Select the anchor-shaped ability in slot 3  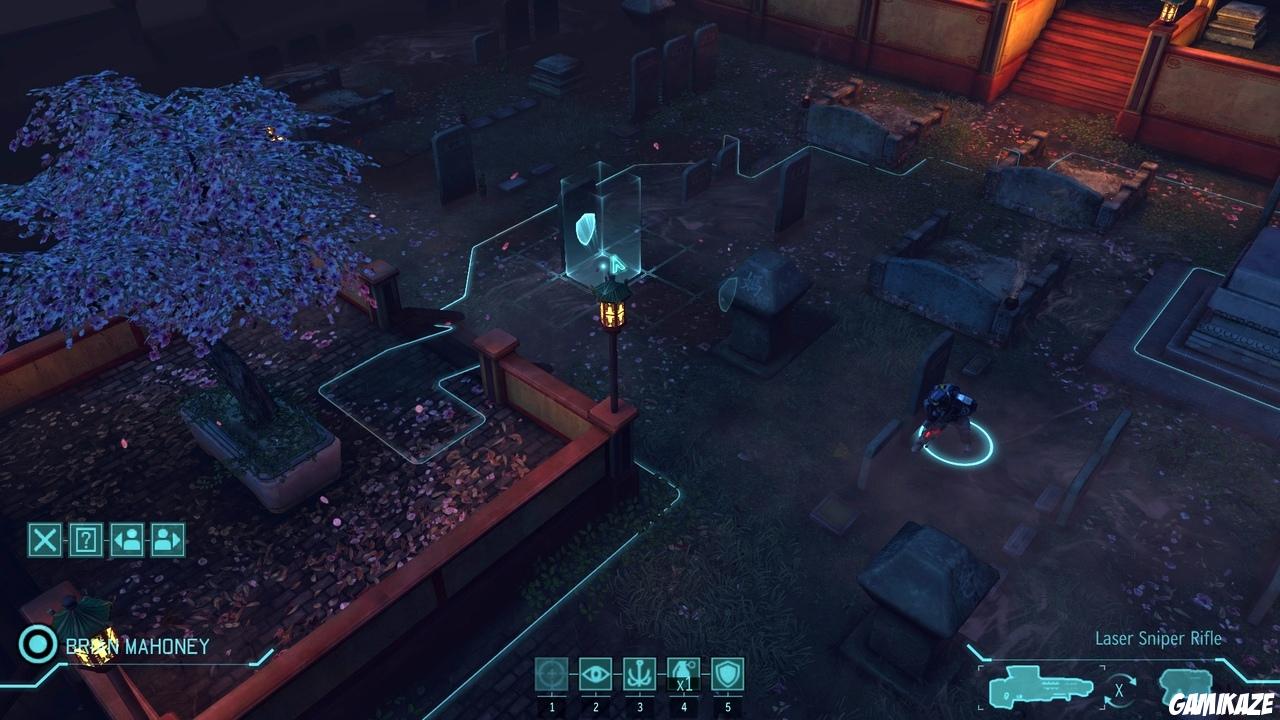tap(639, 675)
